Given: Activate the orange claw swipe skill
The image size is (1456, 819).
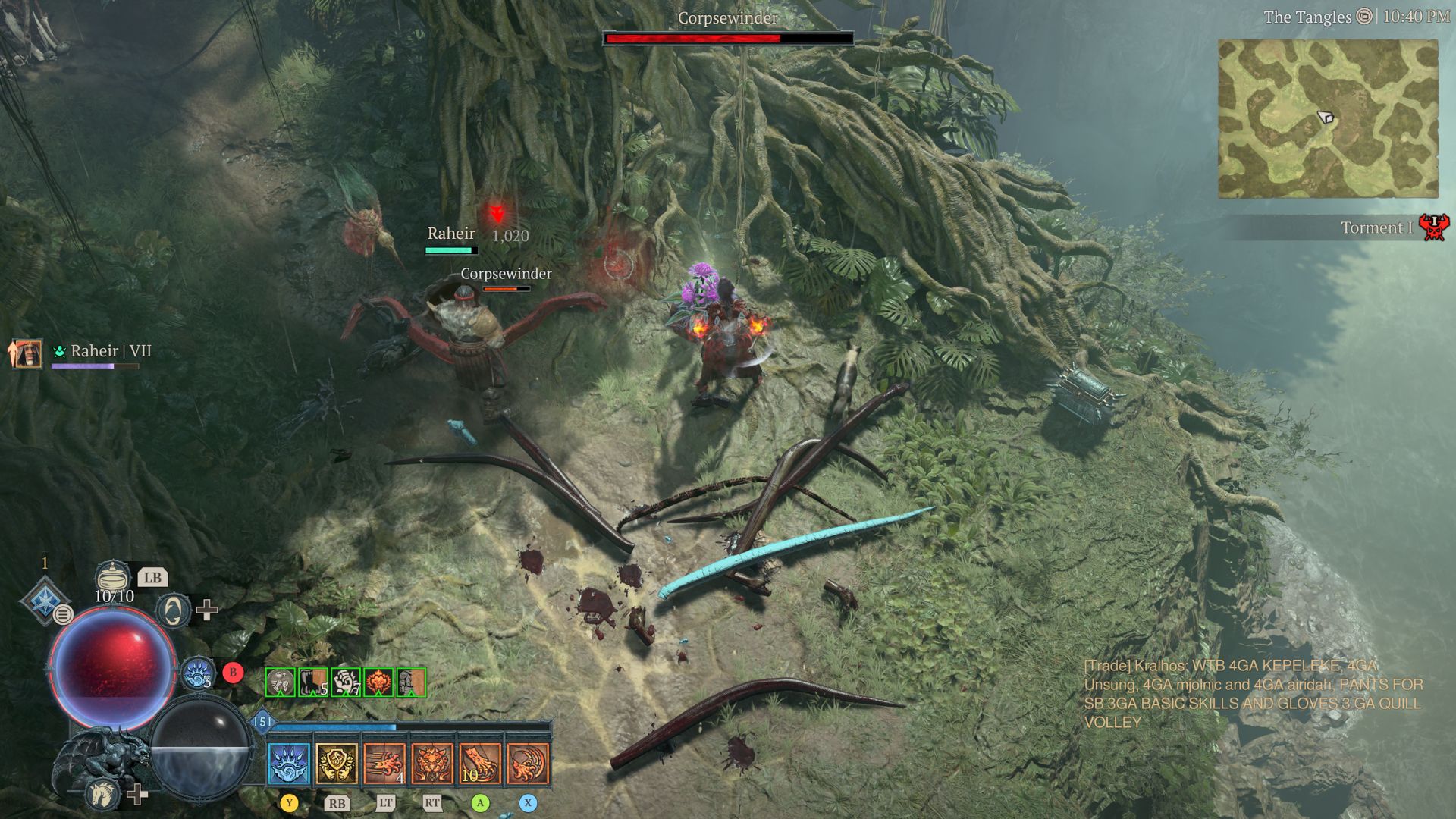Looking at the screenshot, I should 528,763.
